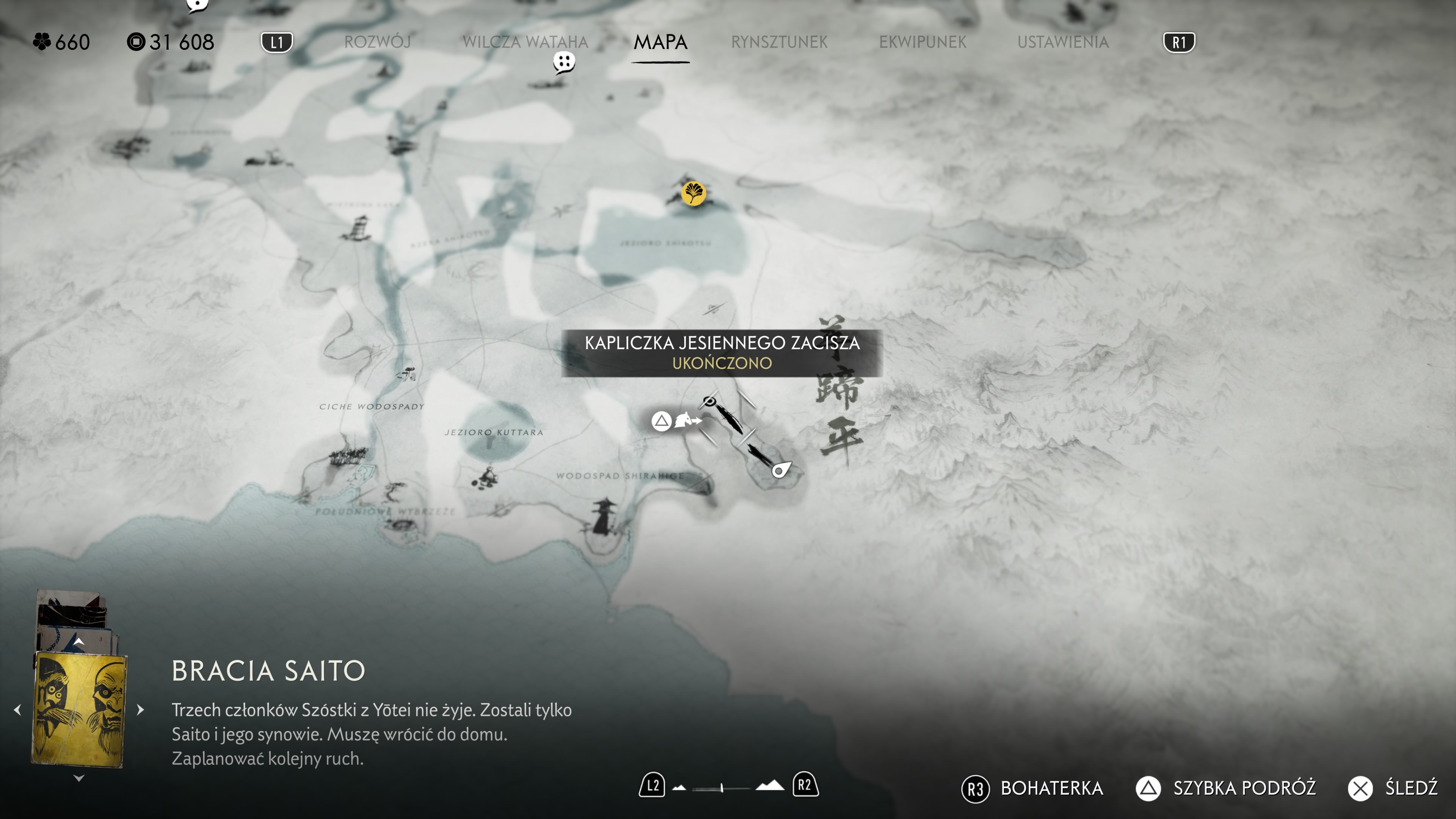Click the map zoom level slider
Viewport: 1456px width, 819px height.
pyautogui.click(x=722, y=788)
